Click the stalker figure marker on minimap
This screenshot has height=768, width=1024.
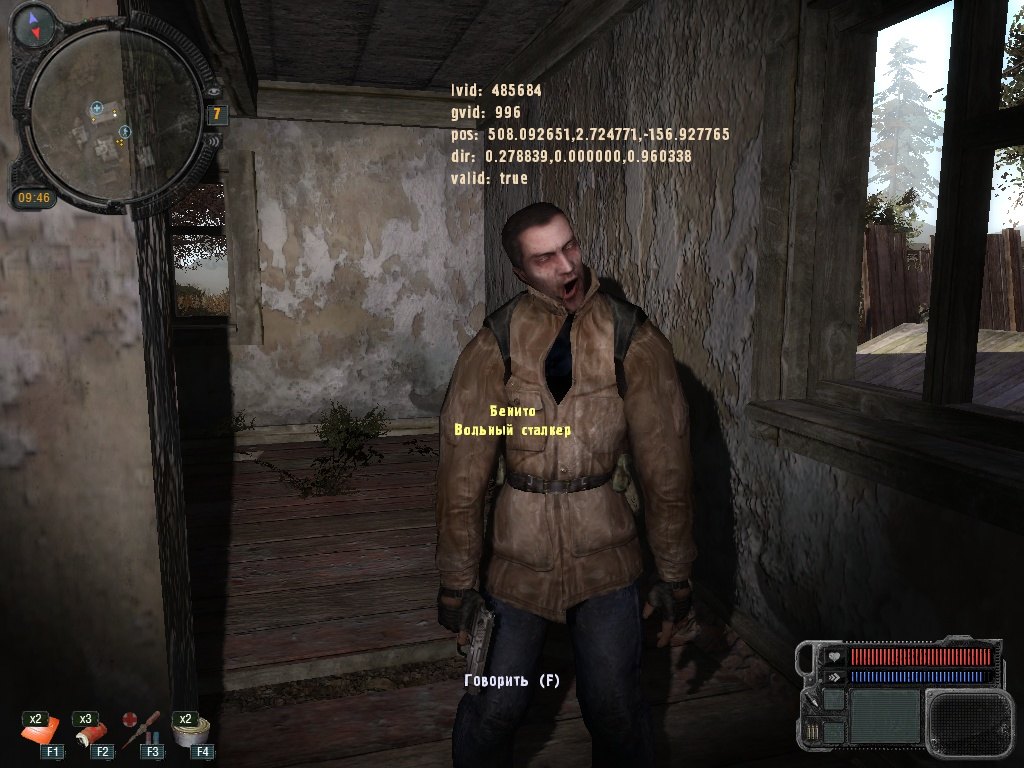pos(125,131)
